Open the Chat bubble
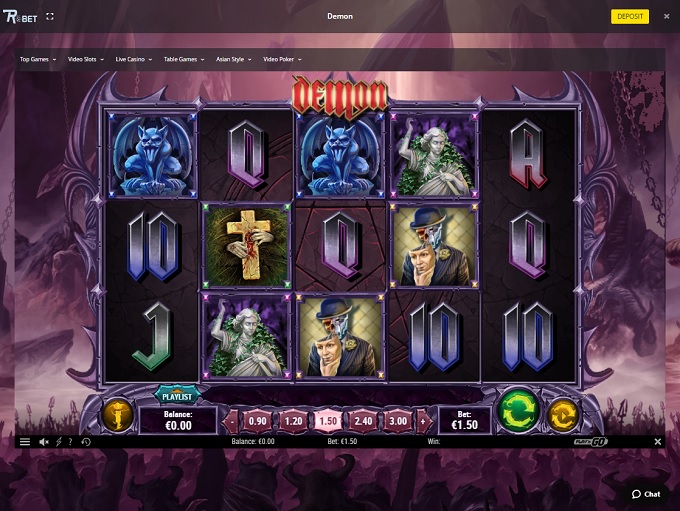Viewport: 680px width, 511px height. 646,494
